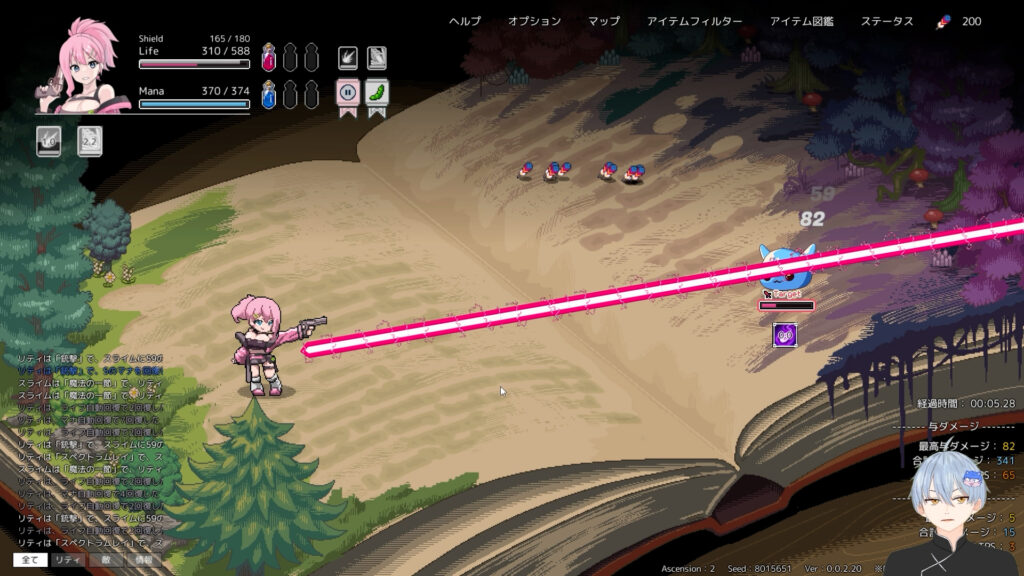Open the アイテムフィルター item filter
1024x576 pixels.
point(694,22)
